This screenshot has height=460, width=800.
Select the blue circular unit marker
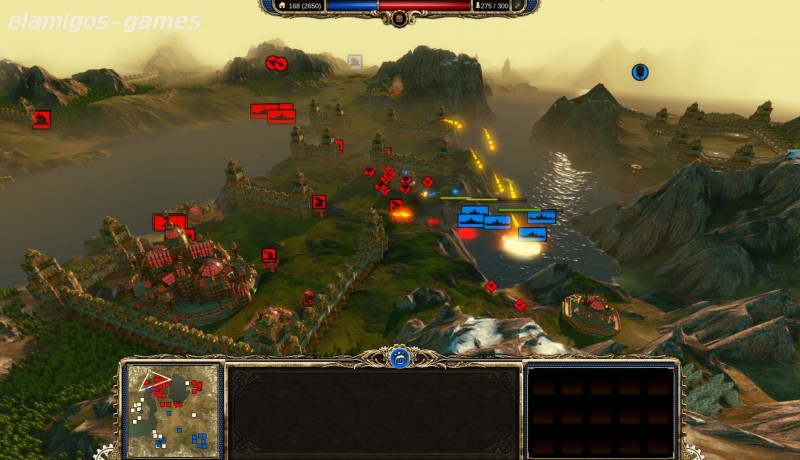[639, 72]
